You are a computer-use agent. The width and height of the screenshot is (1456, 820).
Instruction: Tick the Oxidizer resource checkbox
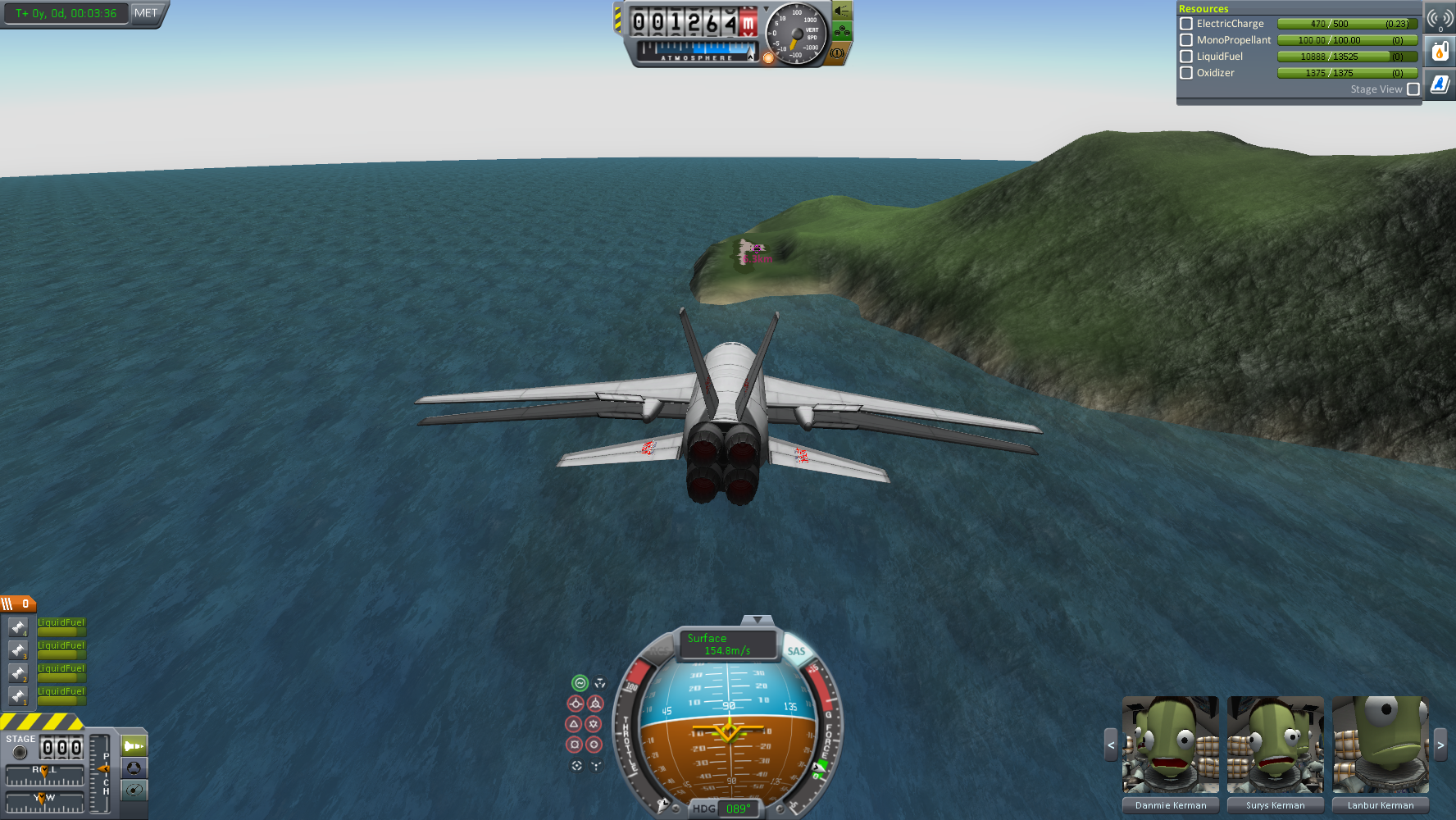1186,73
